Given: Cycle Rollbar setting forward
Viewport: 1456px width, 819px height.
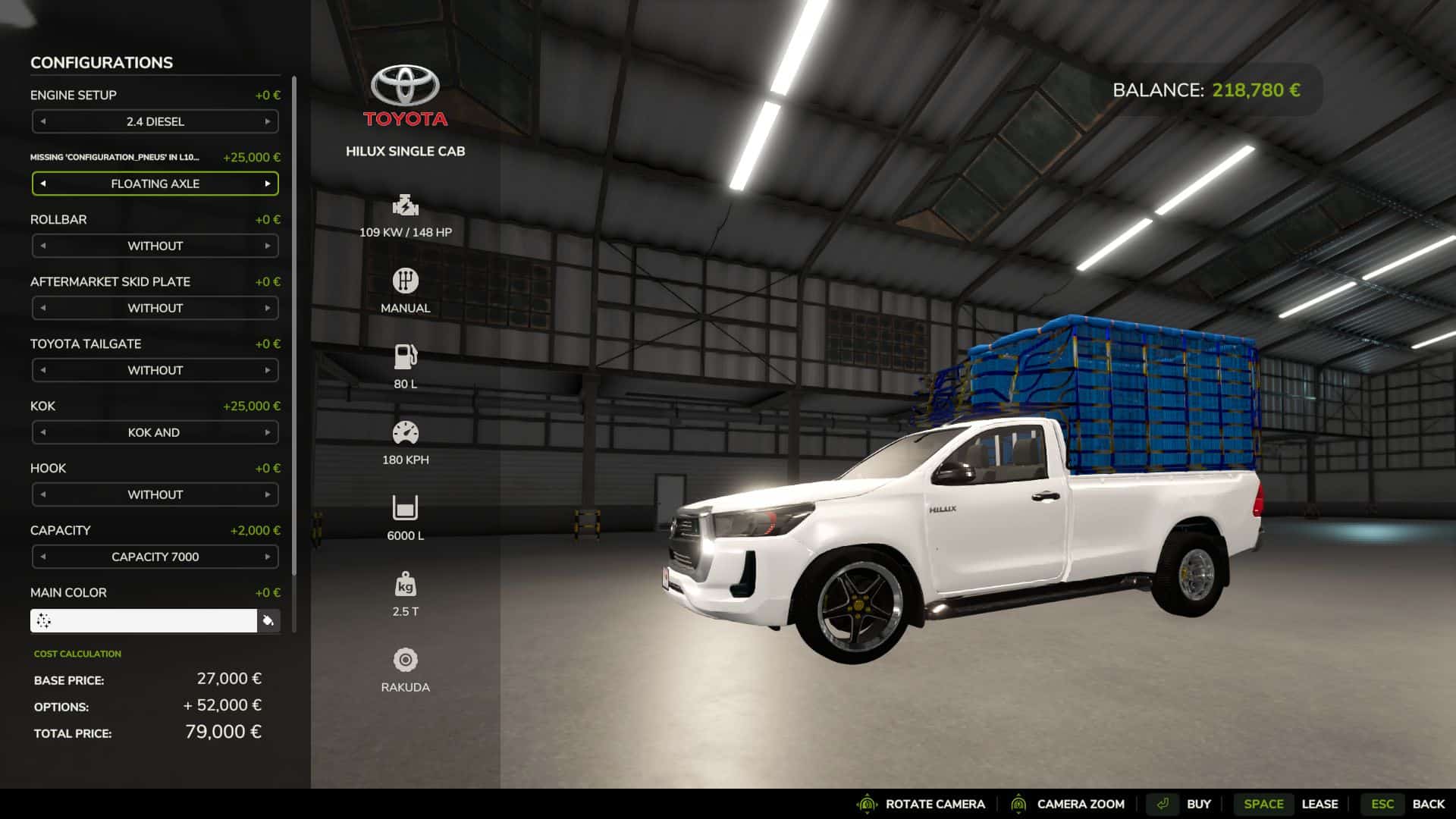Looking at the screenshot, I should (x=268, y=246).
